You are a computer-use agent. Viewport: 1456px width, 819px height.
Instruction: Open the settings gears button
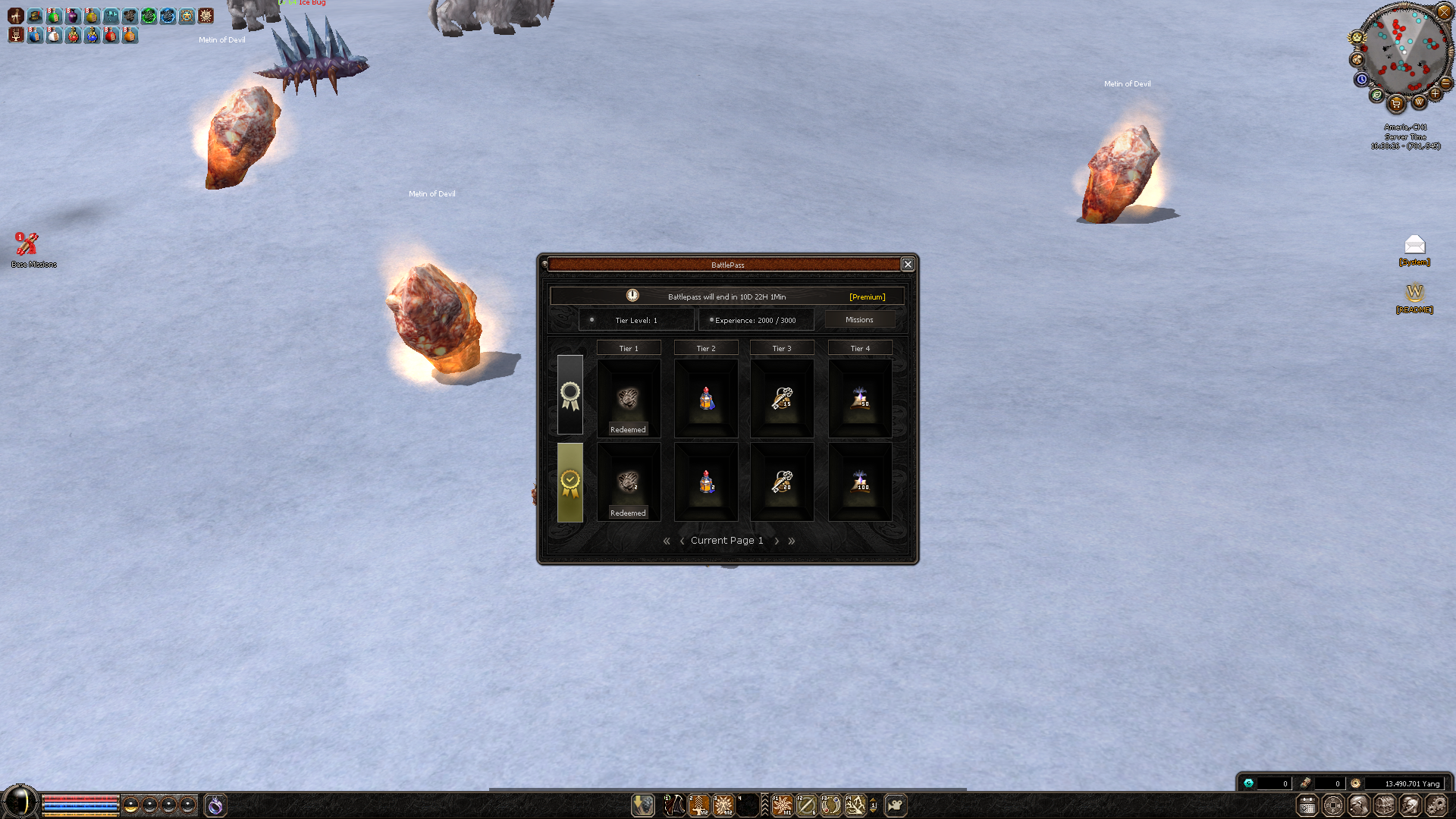(x=1436, y=805)
